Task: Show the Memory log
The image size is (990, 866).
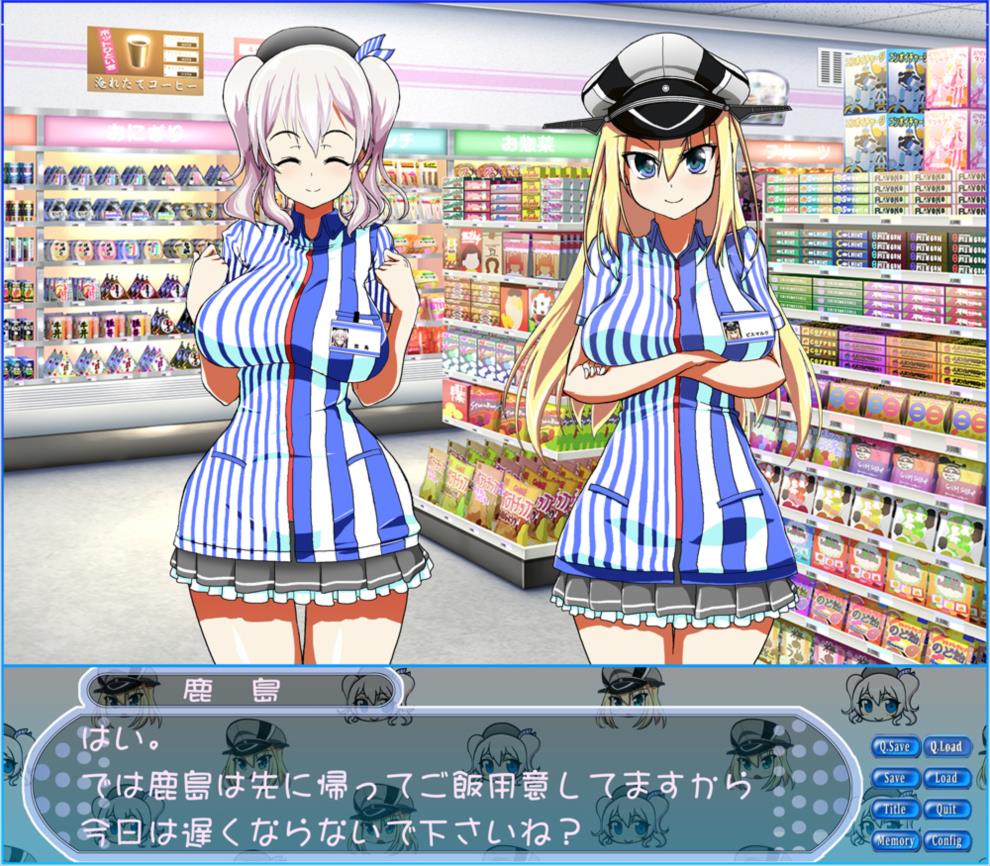Action: (895, 840)
